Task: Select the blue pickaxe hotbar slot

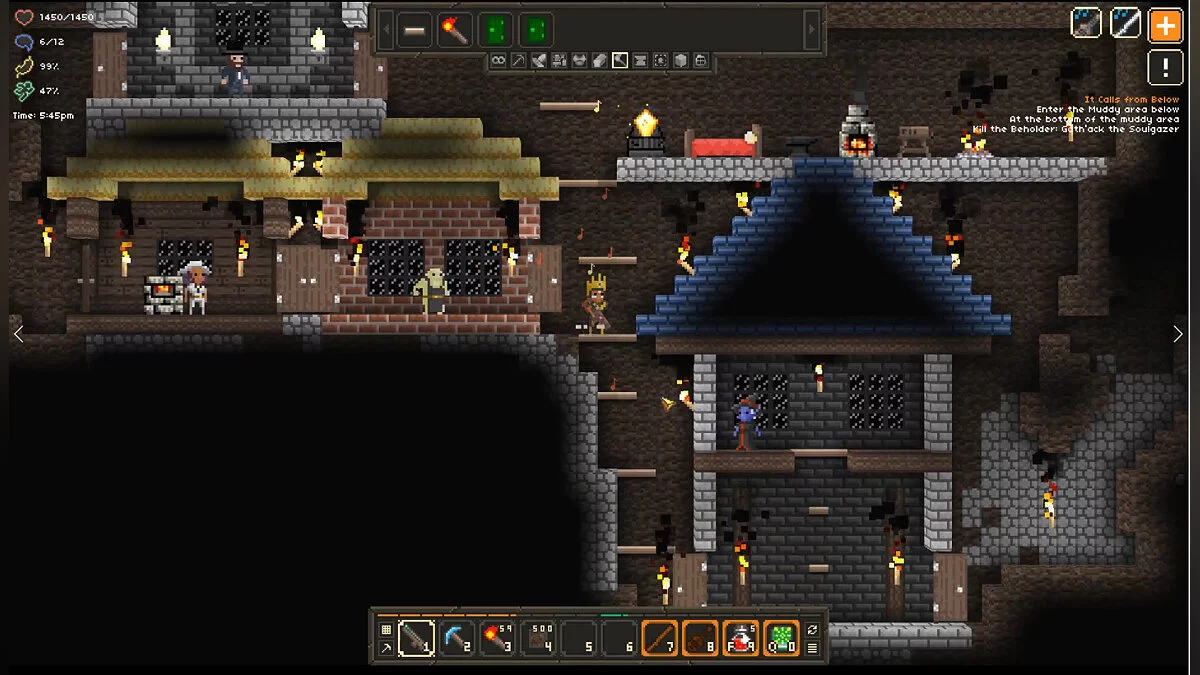Action: point(456,638)
